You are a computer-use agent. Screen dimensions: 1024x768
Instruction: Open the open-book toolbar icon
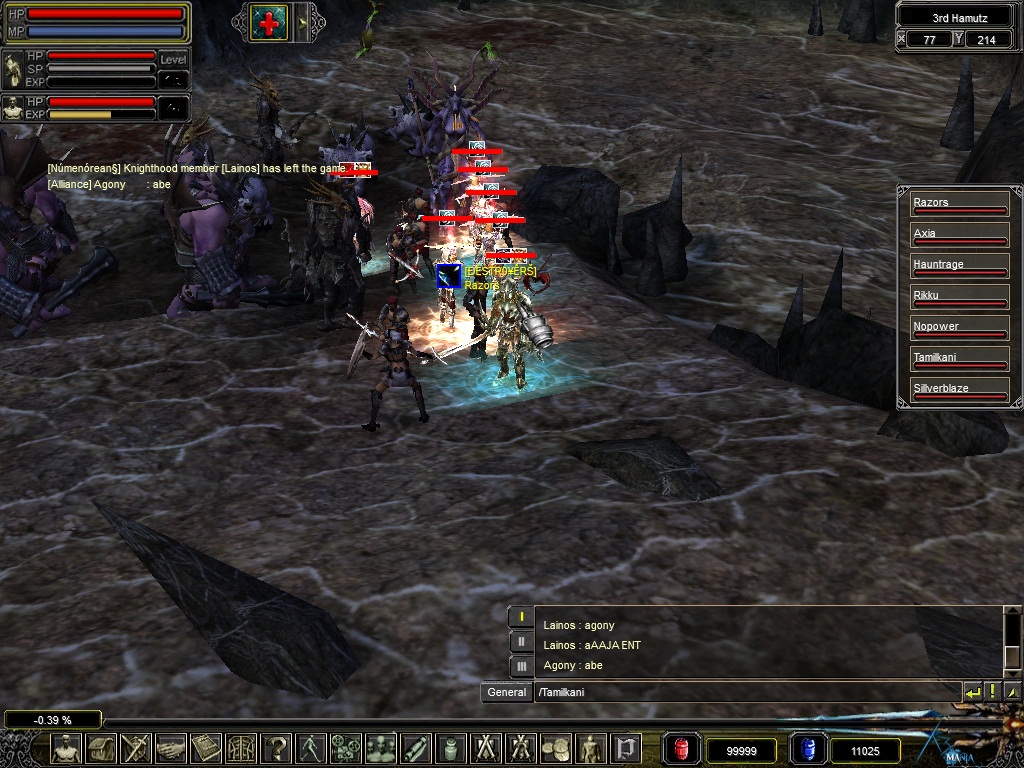[207, 748]
